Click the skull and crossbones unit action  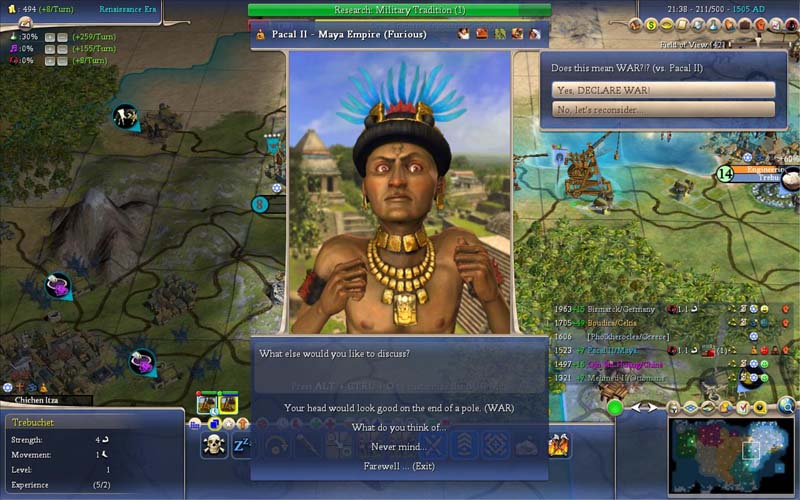pos(213,446)
